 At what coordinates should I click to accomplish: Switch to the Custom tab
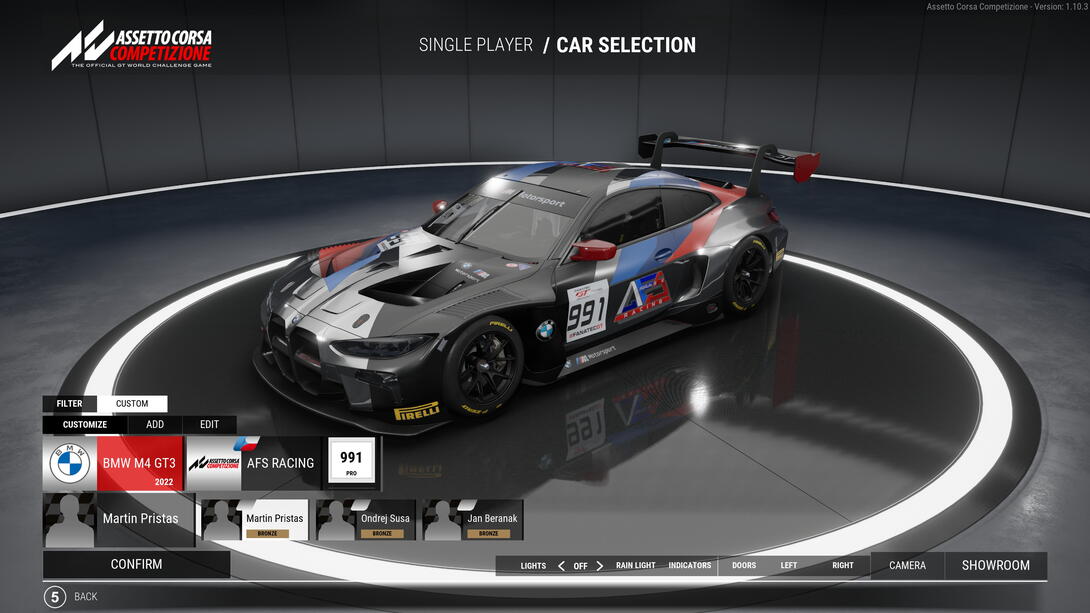coord(132,404)
